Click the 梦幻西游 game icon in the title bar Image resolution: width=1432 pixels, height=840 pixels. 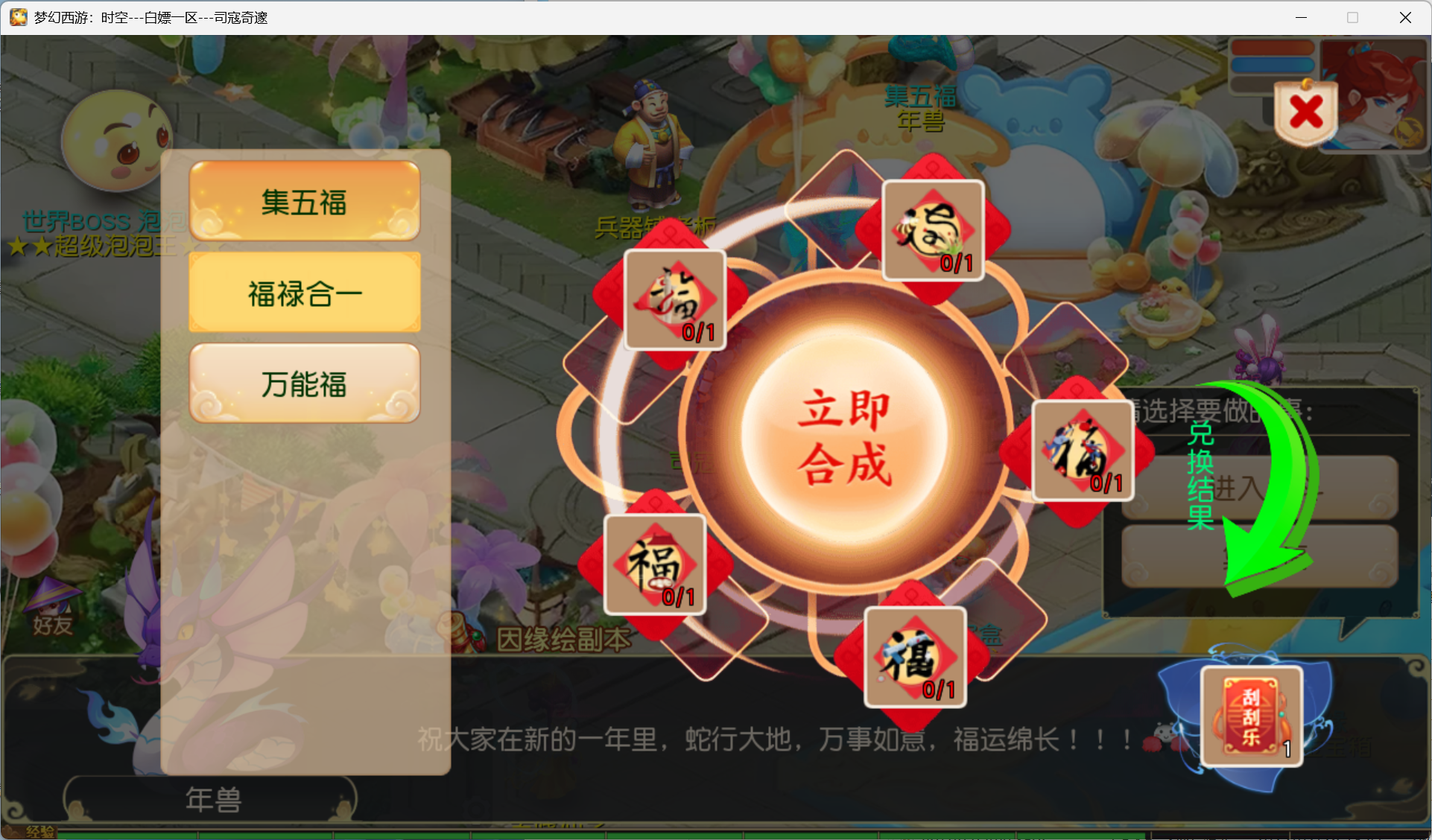(x=18, y=16)
